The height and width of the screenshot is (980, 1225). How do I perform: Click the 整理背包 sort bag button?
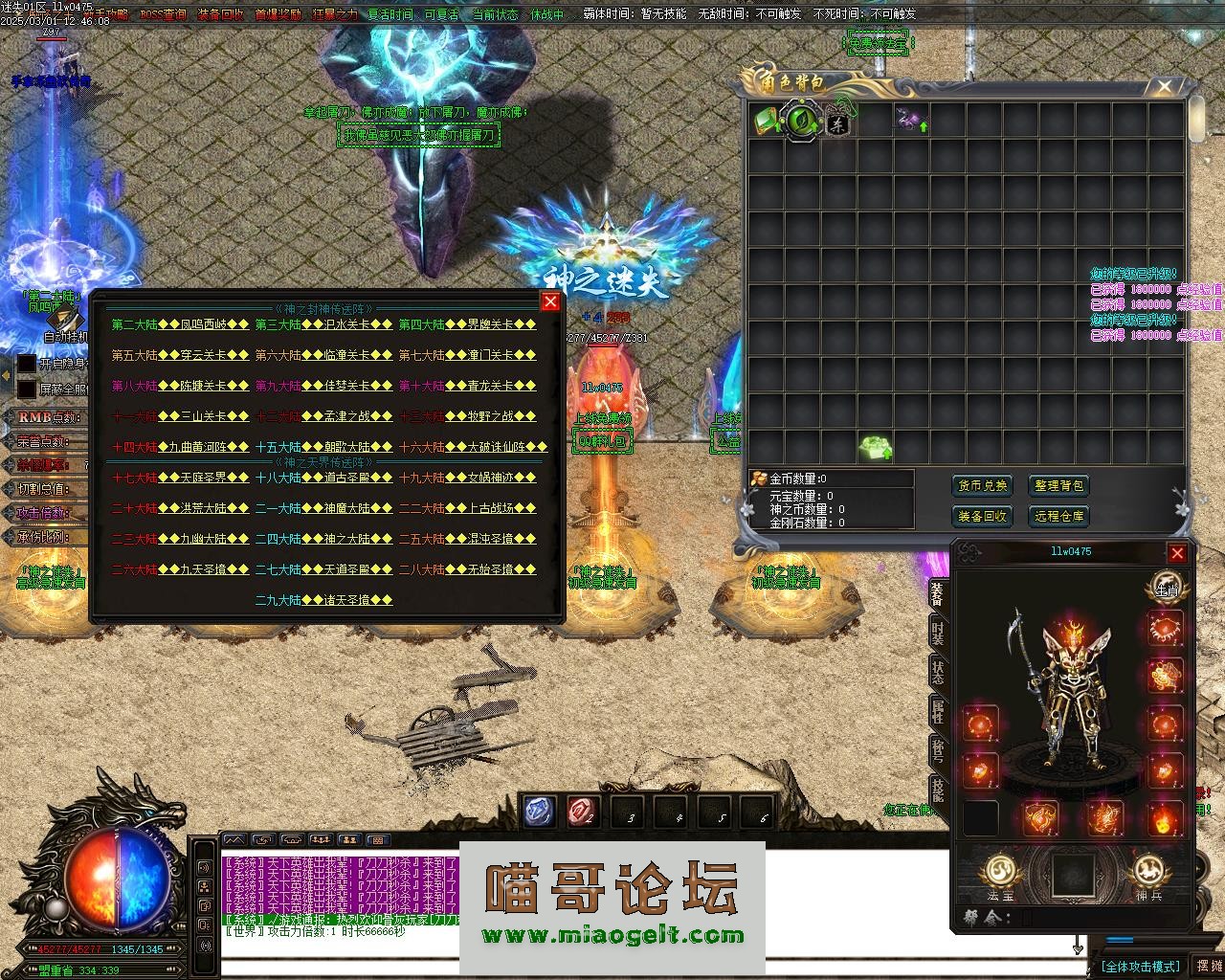(x=1058, y=486)
